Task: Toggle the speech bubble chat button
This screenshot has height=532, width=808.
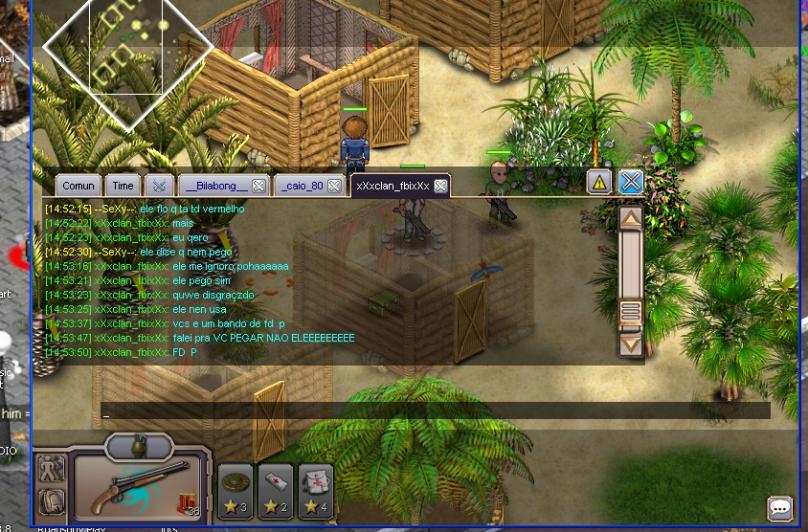Action: (x=780, y=508)
